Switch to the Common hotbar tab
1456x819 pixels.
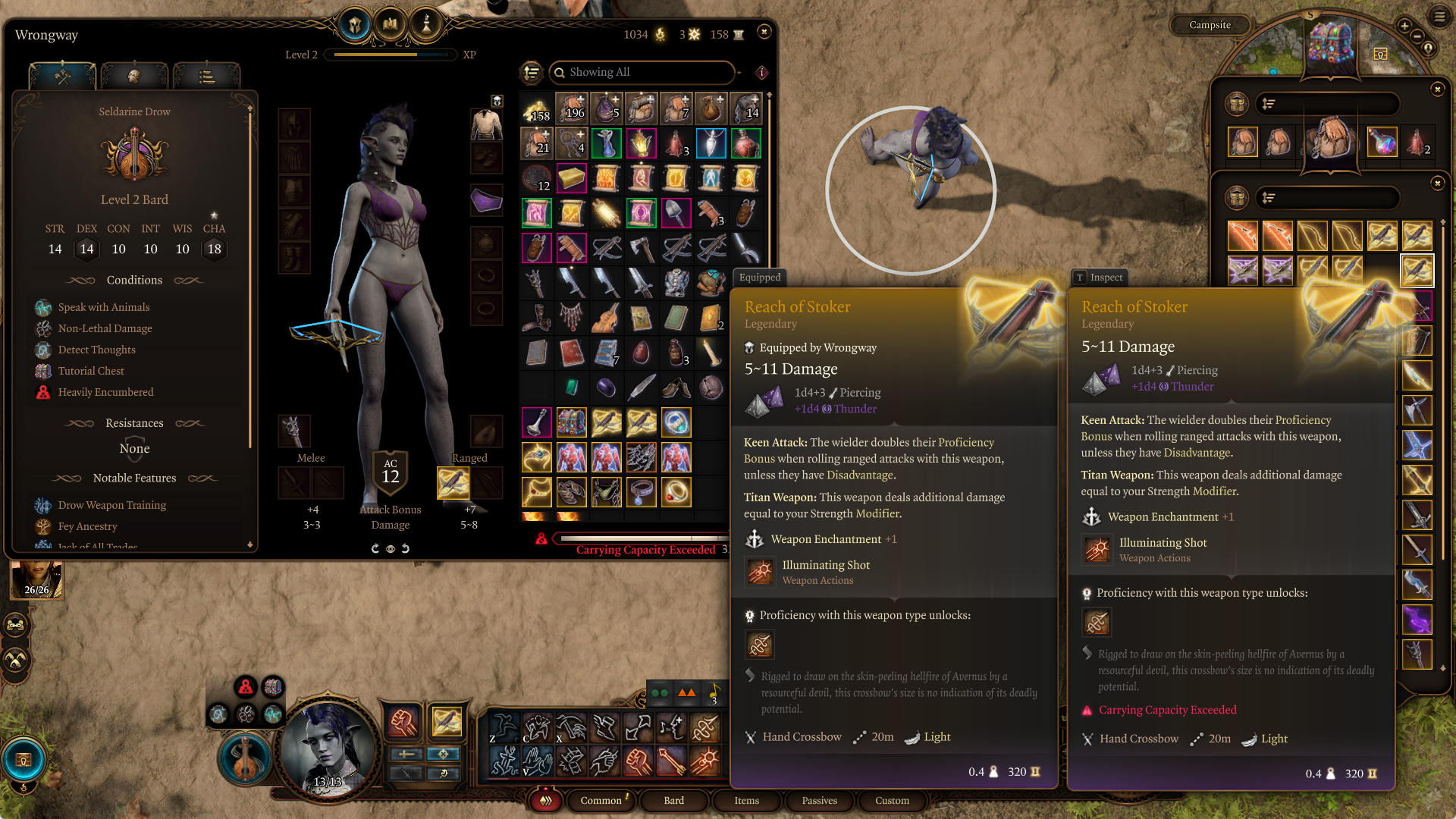point(601,800)
